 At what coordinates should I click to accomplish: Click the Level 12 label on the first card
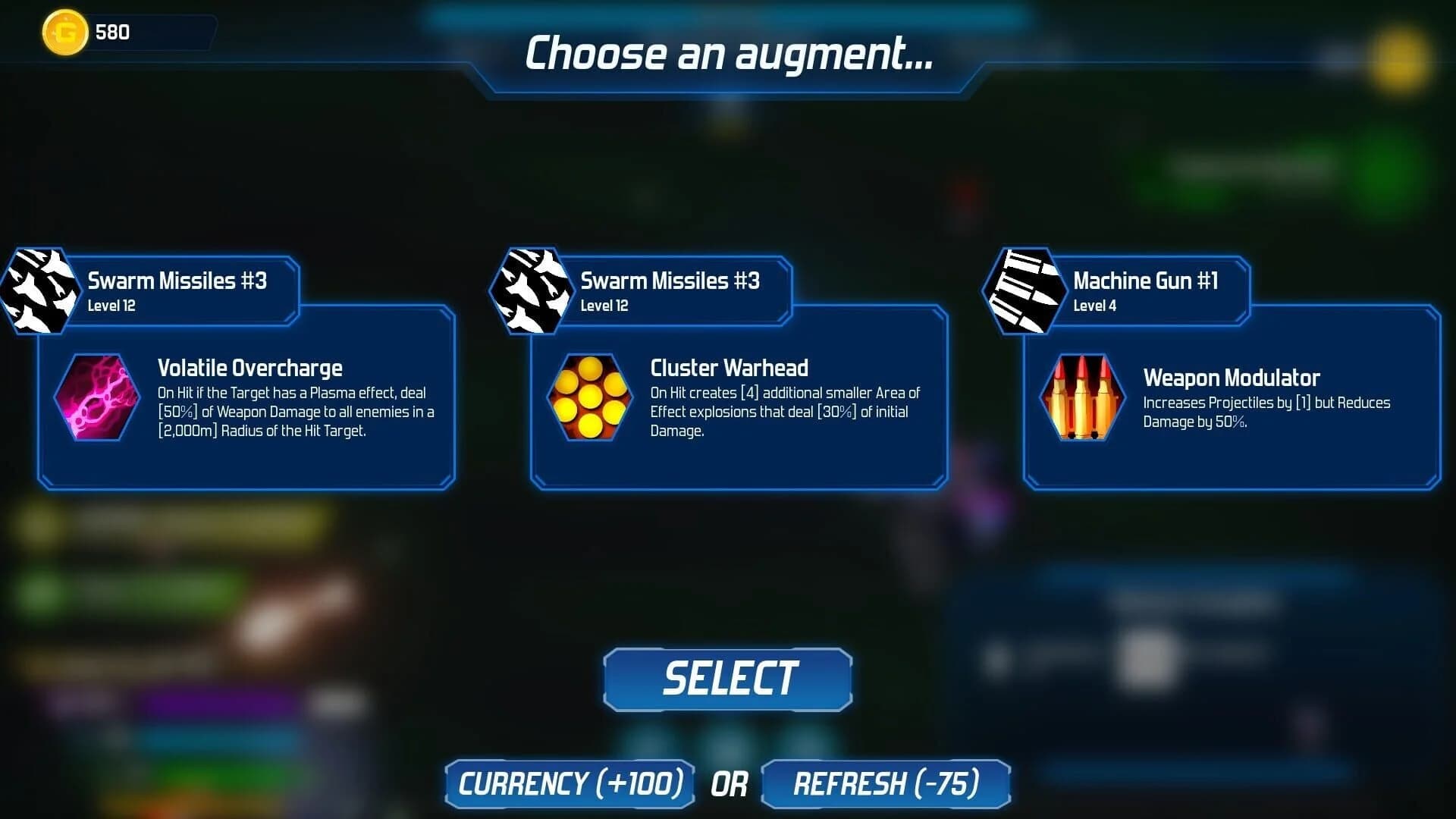tap(111, 306)
